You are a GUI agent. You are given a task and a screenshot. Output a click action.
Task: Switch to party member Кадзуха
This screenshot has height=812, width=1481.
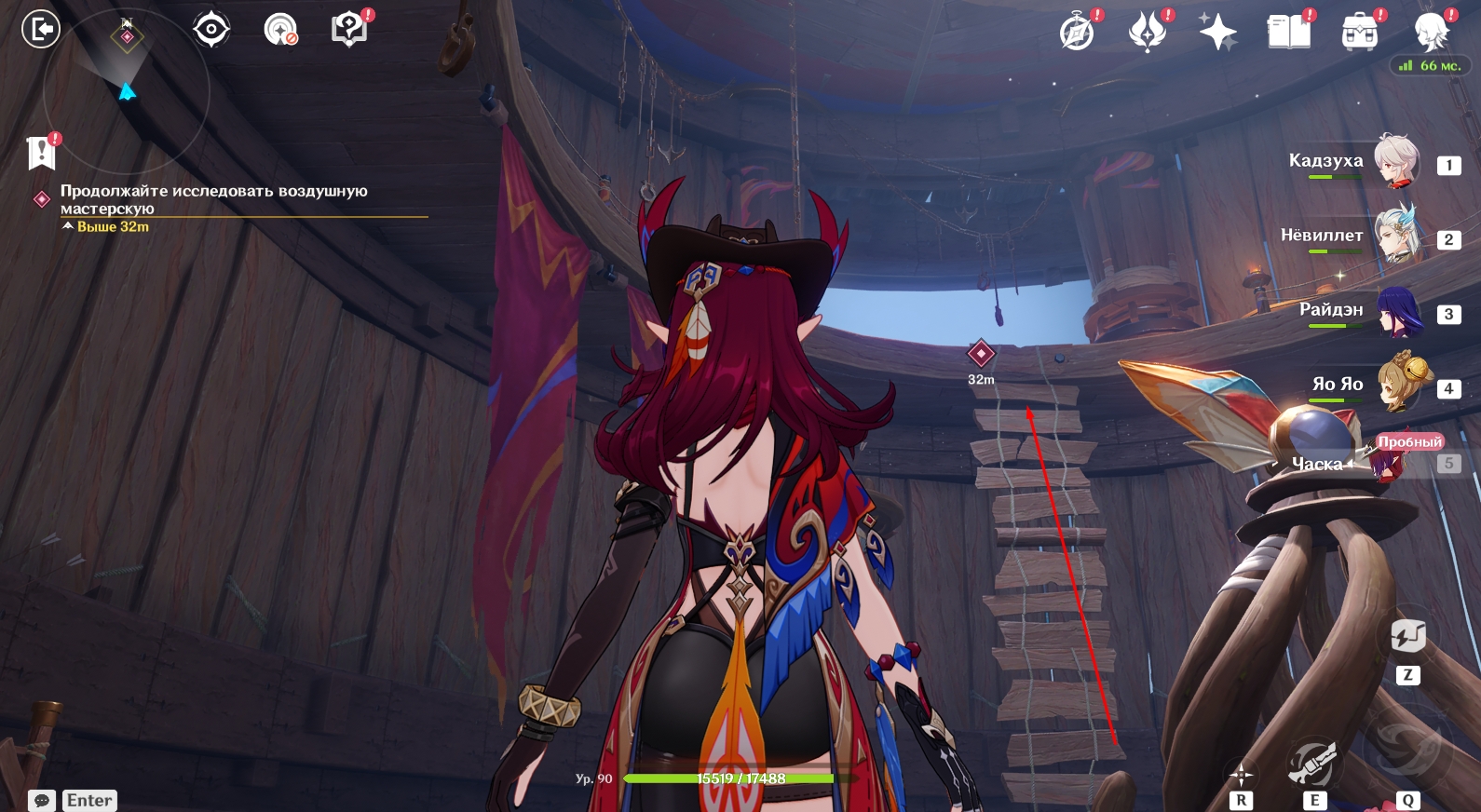pyautogui.click(x=1396, y=162)
